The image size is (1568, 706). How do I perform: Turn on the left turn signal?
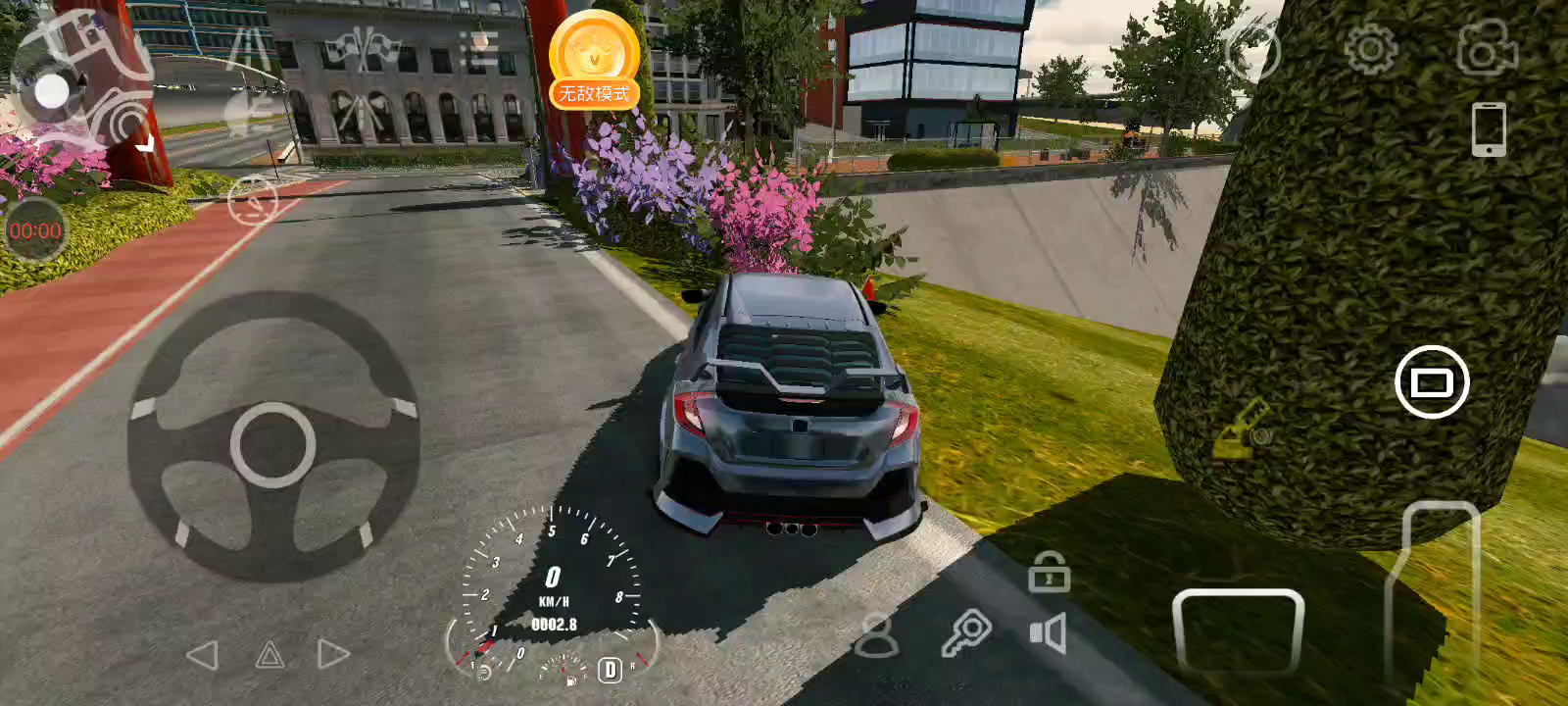coord(202,655)
